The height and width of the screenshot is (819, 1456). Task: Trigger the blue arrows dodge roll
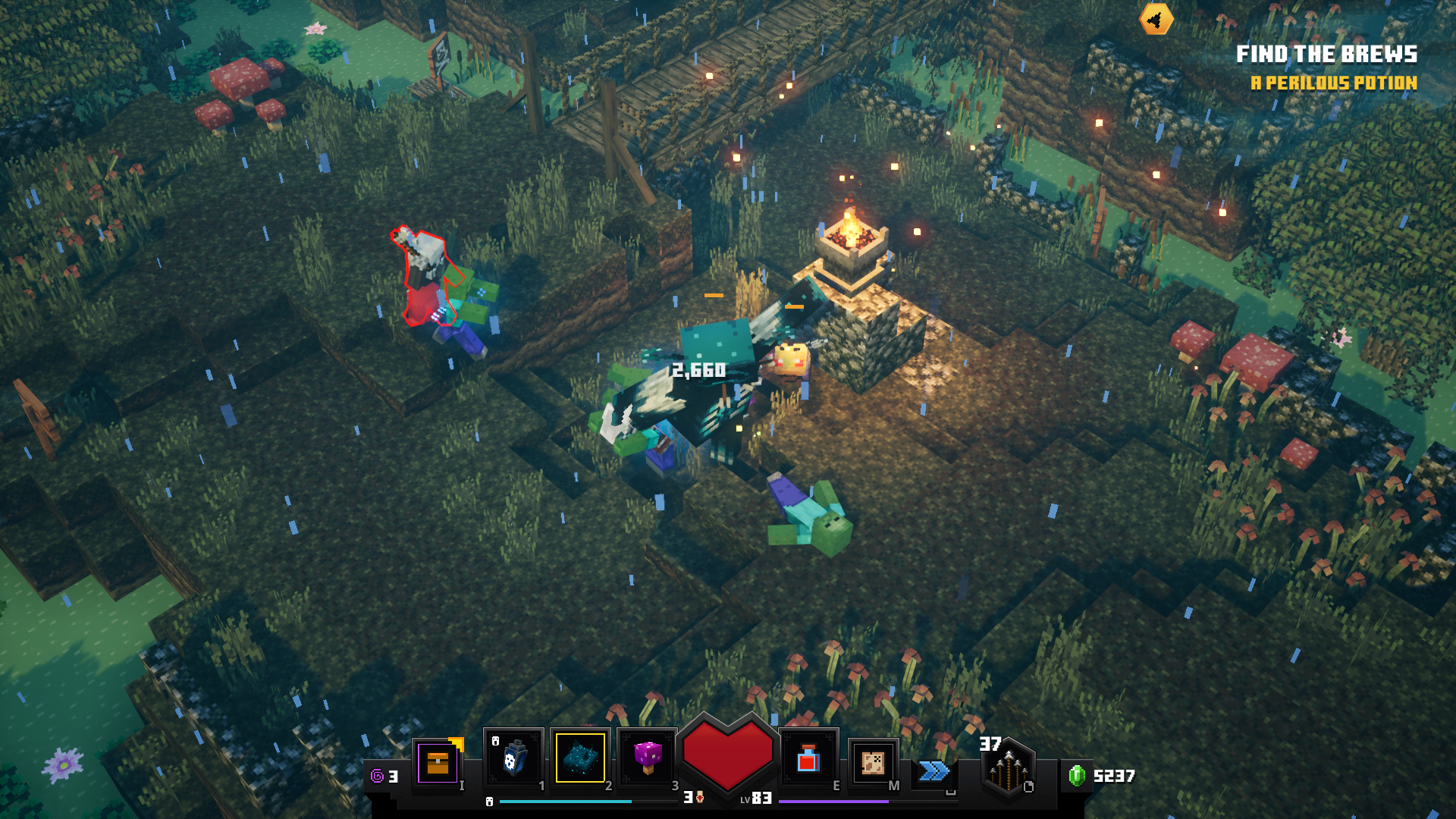coord(934,771)
